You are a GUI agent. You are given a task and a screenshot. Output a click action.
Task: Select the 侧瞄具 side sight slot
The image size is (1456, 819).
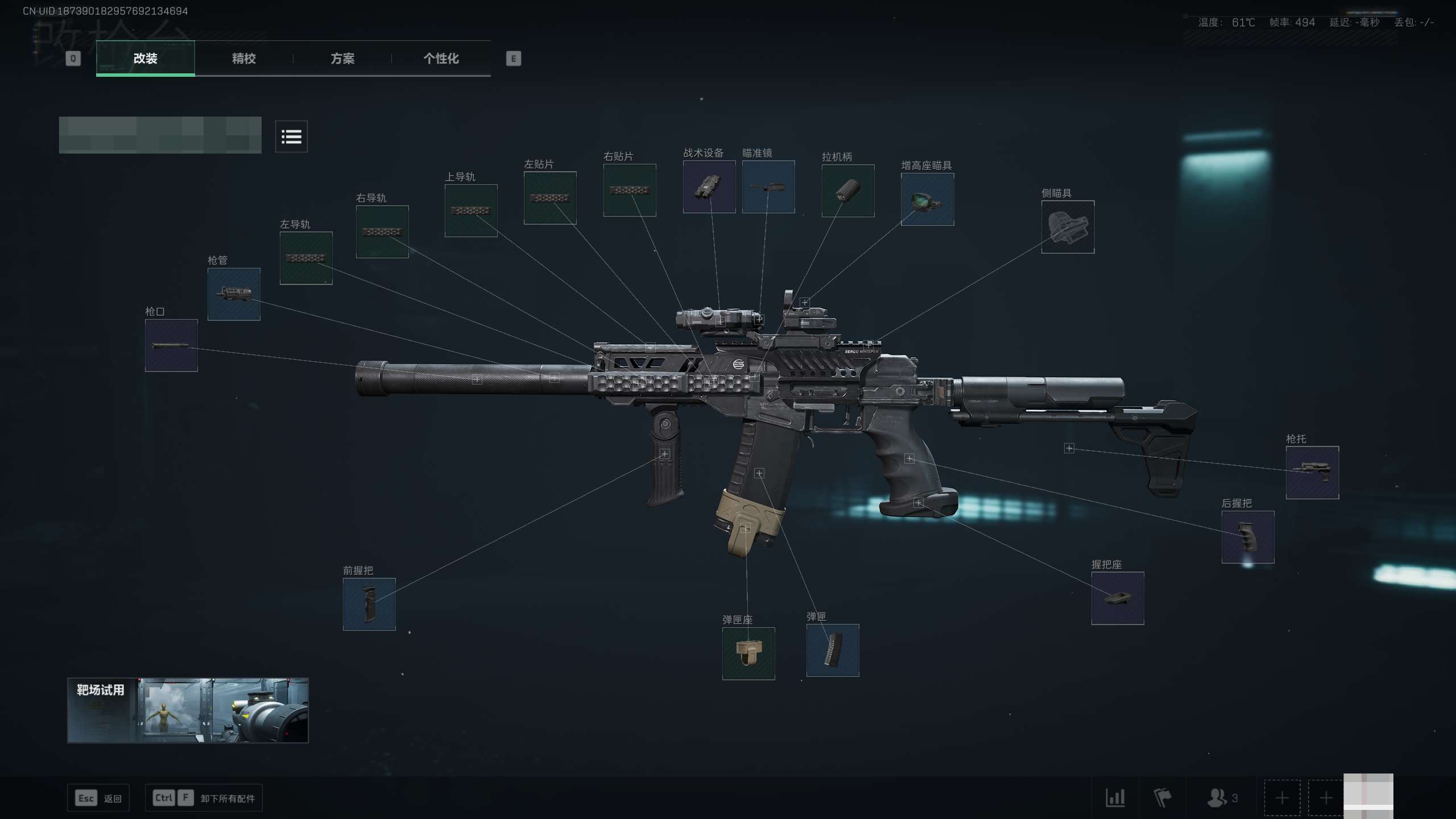(x=1068, y=227)
